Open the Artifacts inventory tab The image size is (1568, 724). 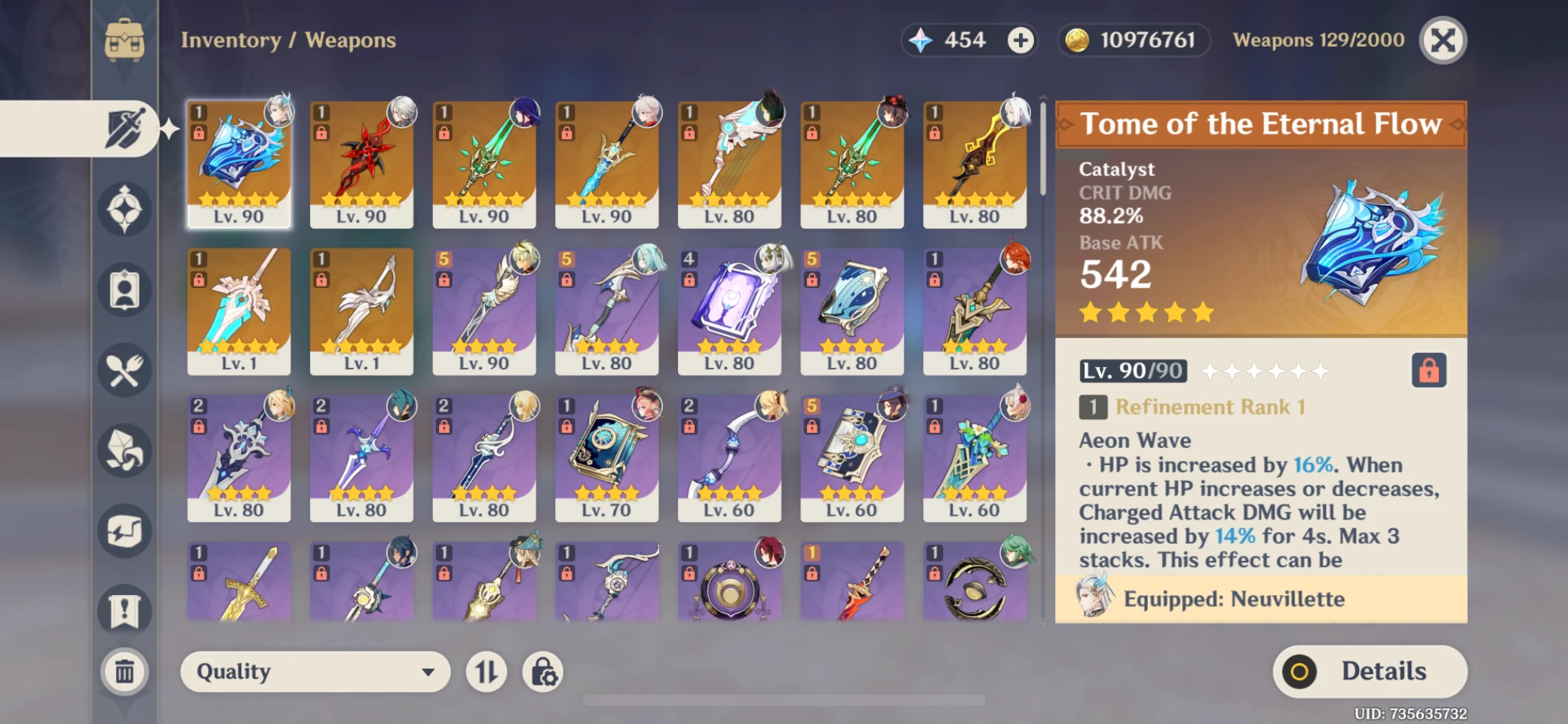(x=124, y=209)
